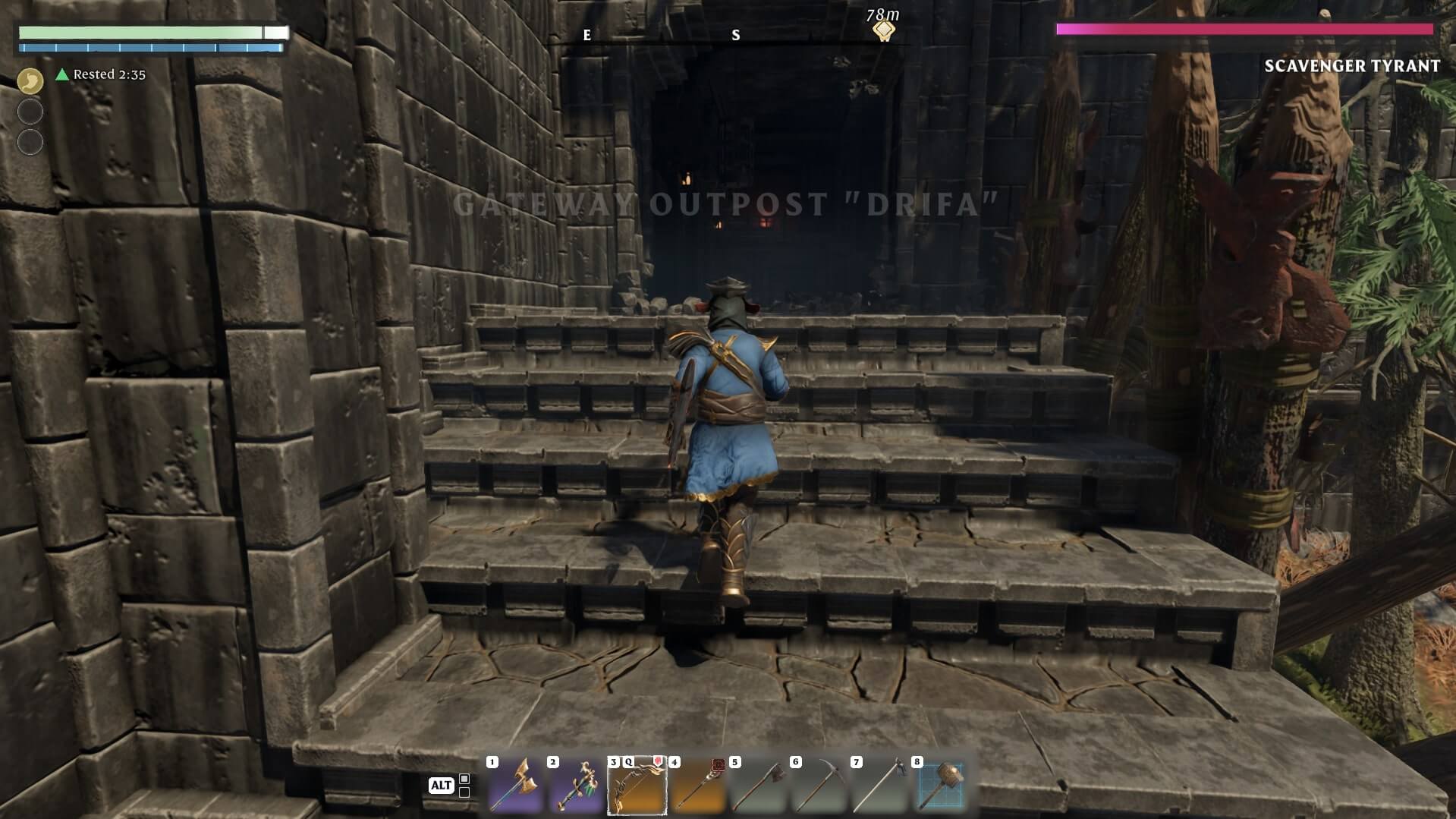1456x819 pixels.
Task: Choose the pickaxe in slot 6
Action: [819, 786]
